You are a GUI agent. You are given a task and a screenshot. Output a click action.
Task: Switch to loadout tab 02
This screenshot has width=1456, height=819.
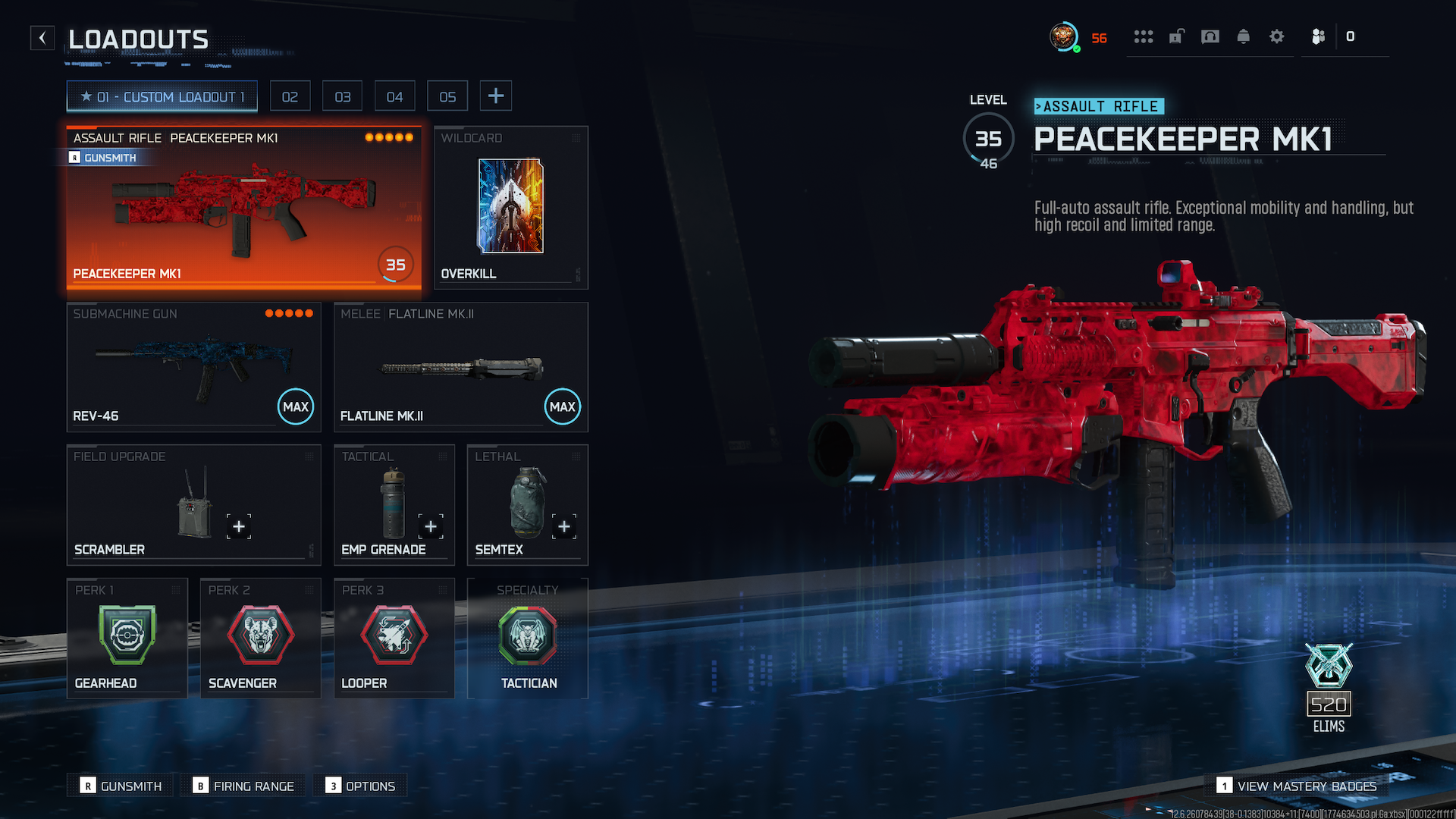(x=290, y=96)
